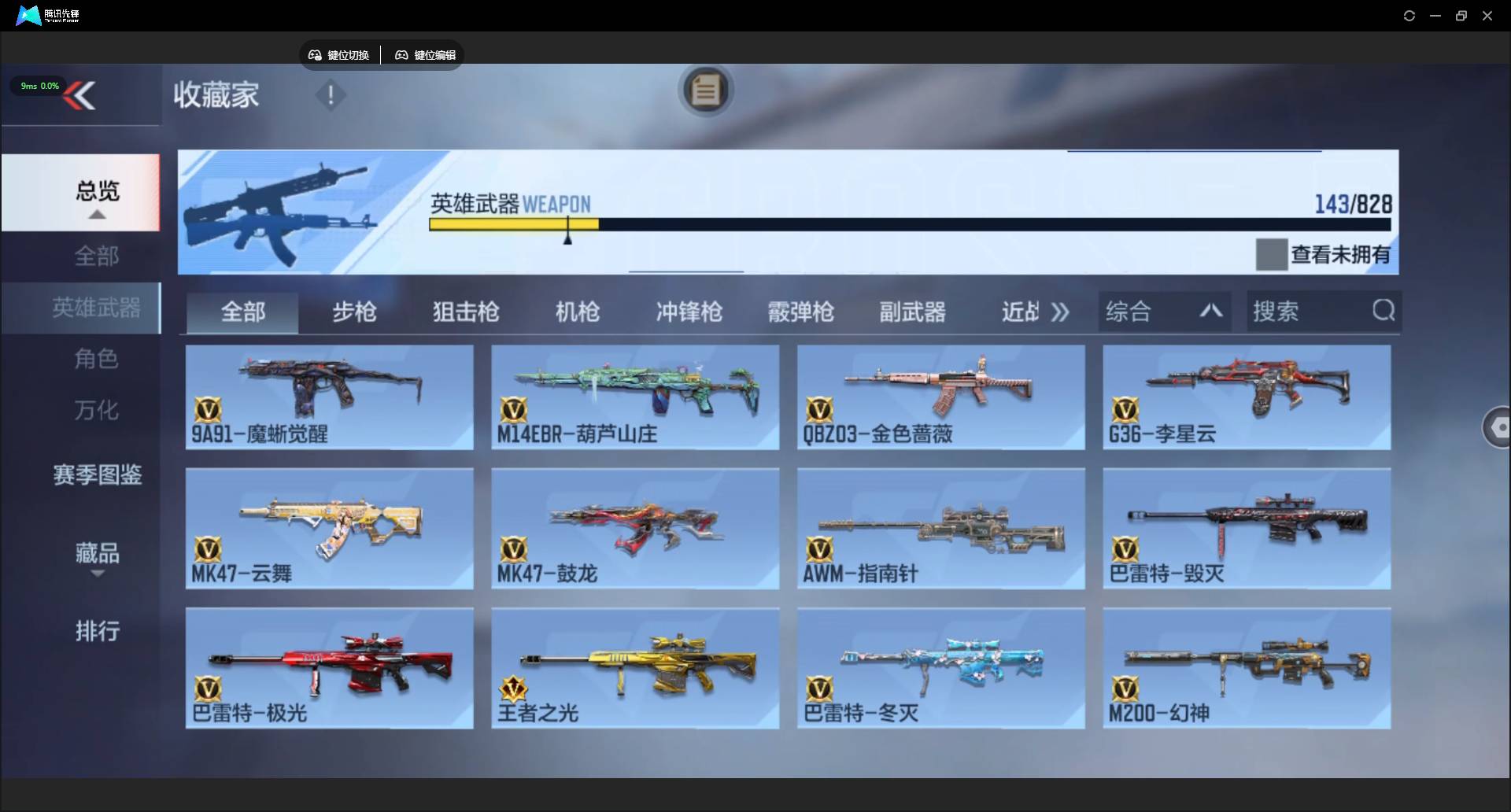Image resolution: width=1511 pixels, height=812 pixels.
Task: Open the 综合 sorting dropdown
Action: pos(1129,312)
